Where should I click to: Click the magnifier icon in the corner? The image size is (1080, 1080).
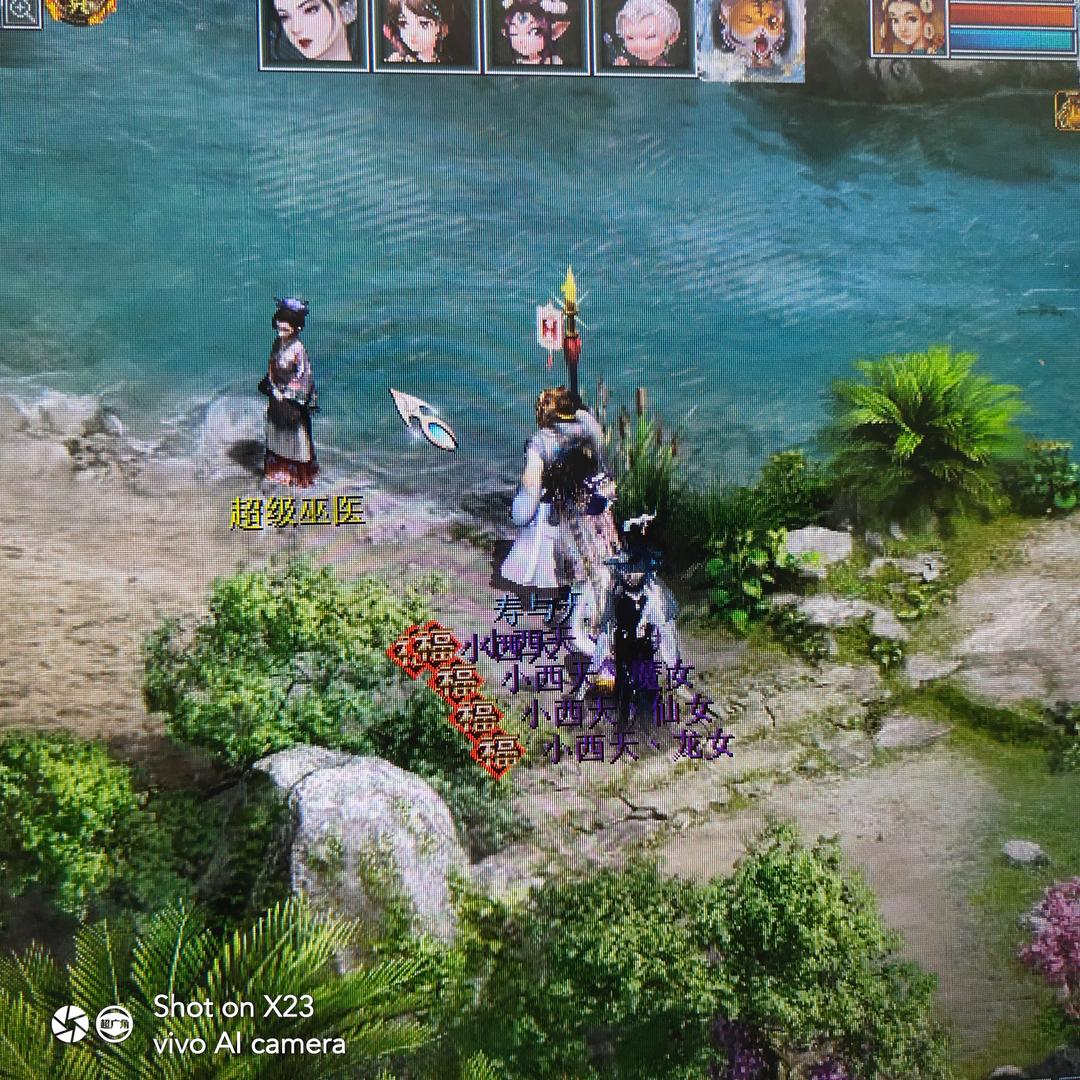pos(22,12)
